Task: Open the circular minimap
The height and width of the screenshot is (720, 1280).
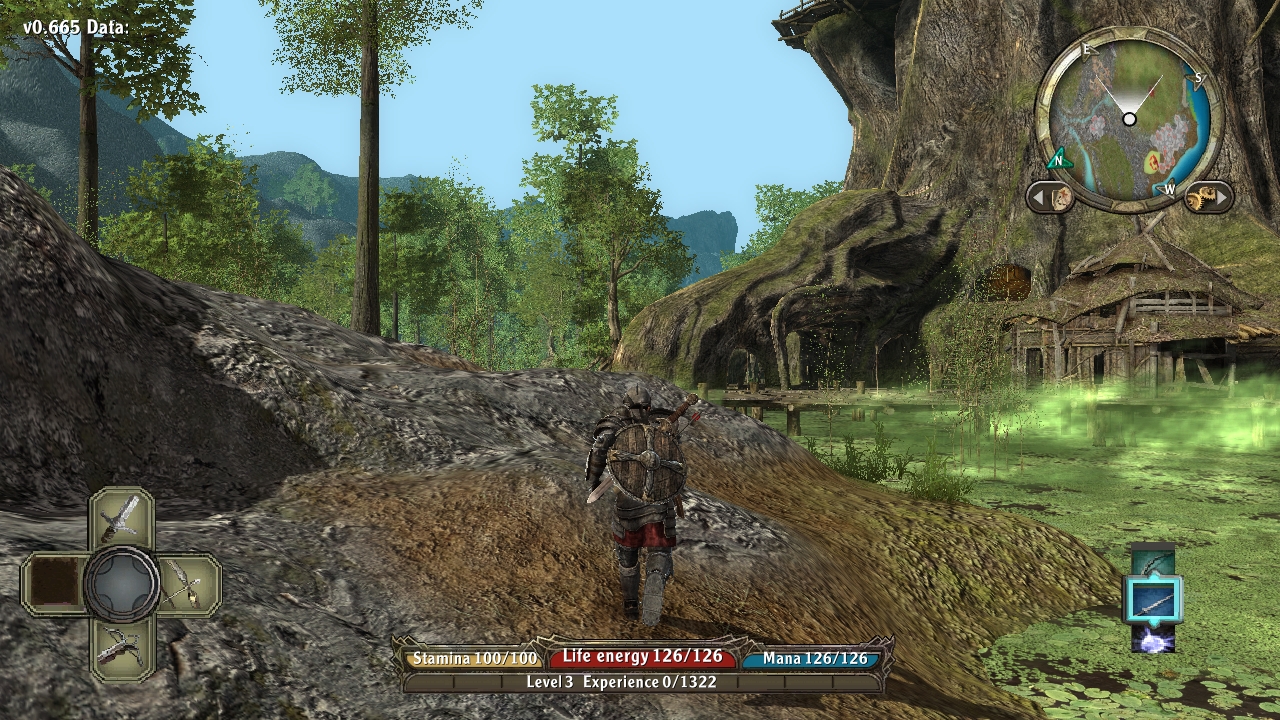Action: click(1129, 119)
